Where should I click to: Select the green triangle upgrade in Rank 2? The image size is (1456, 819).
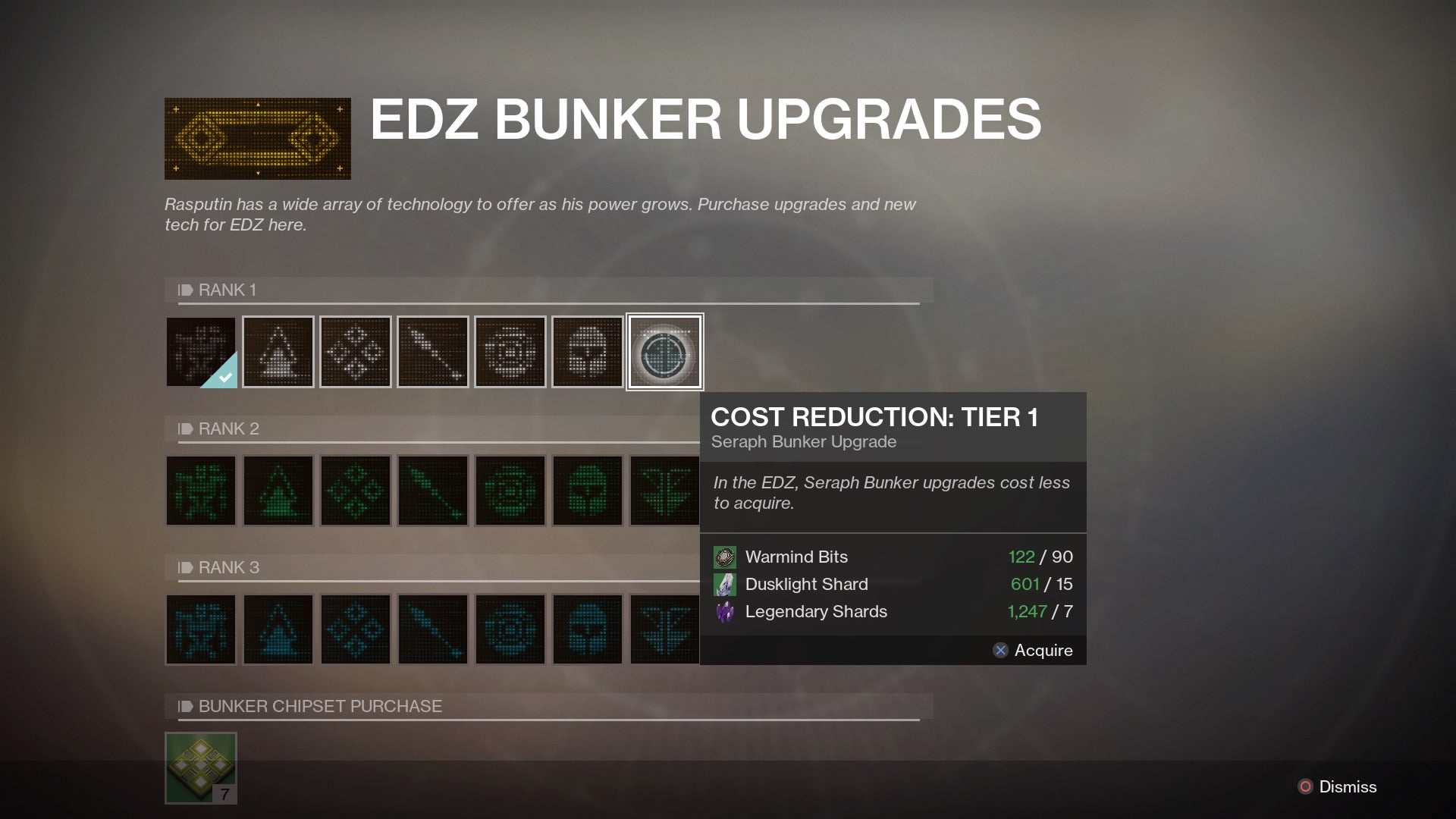278,491
